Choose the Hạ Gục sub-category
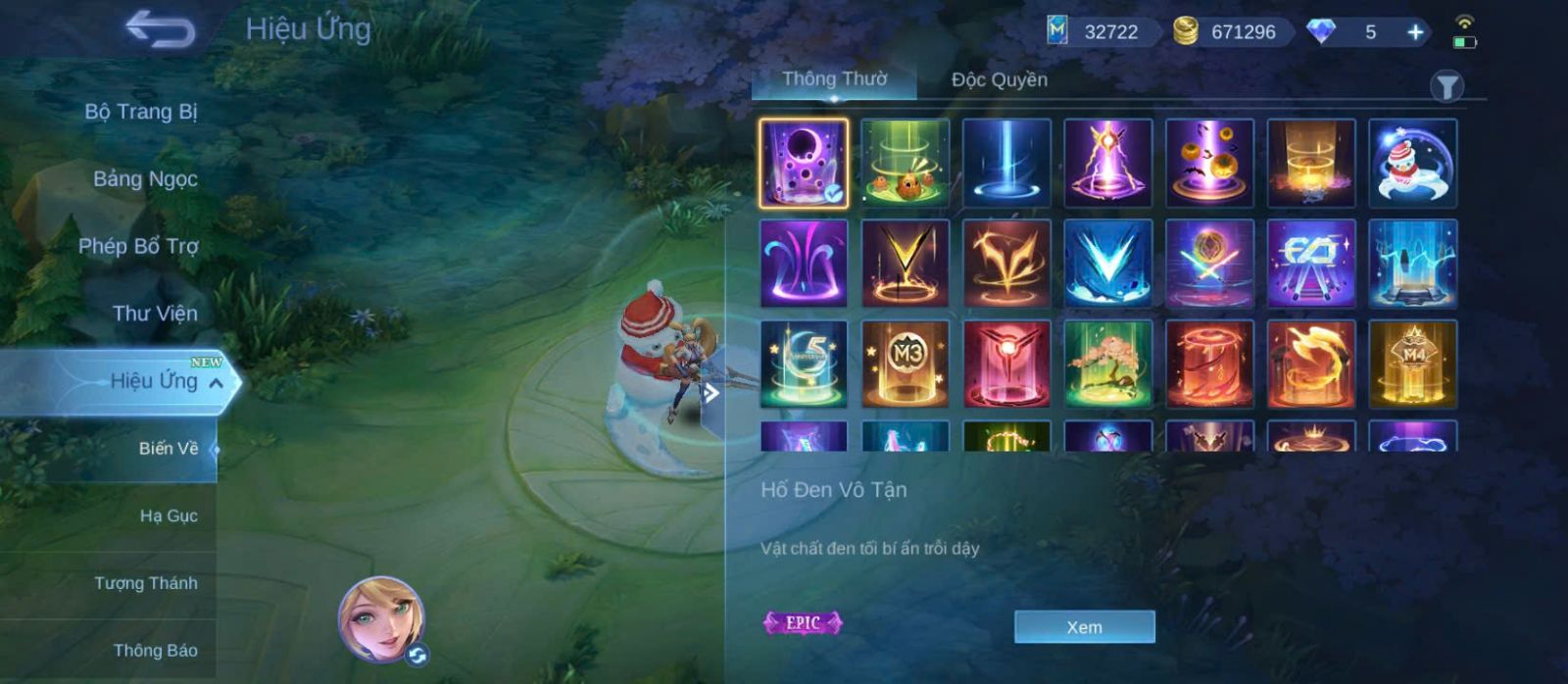This screenshot has width=1568, height=684. pyautogui.click(x=169, y=515)
